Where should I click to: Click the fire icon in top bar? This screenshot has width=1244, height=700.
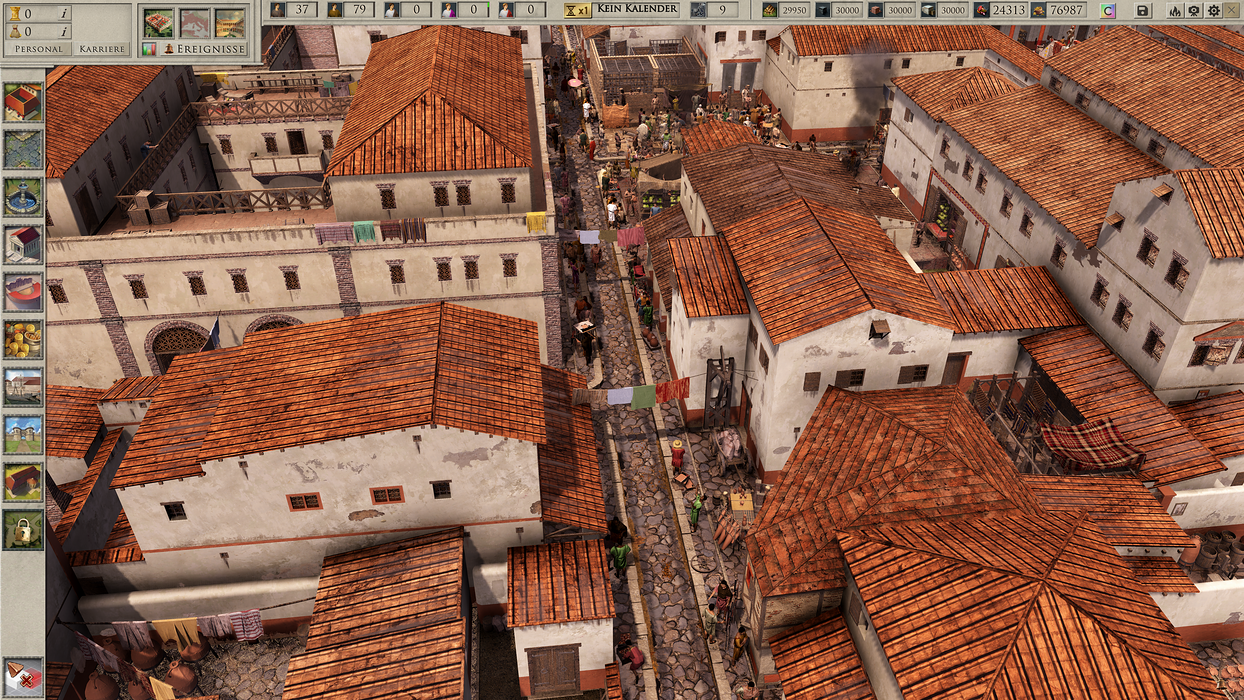click(x=1176, y=10)
